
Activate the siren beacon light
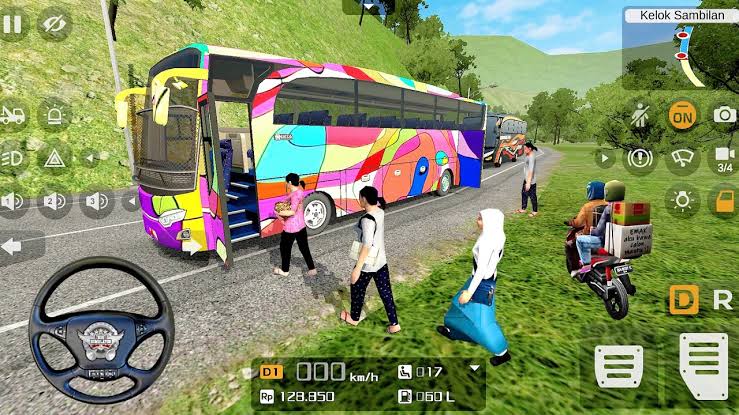[x=55, y=115]
